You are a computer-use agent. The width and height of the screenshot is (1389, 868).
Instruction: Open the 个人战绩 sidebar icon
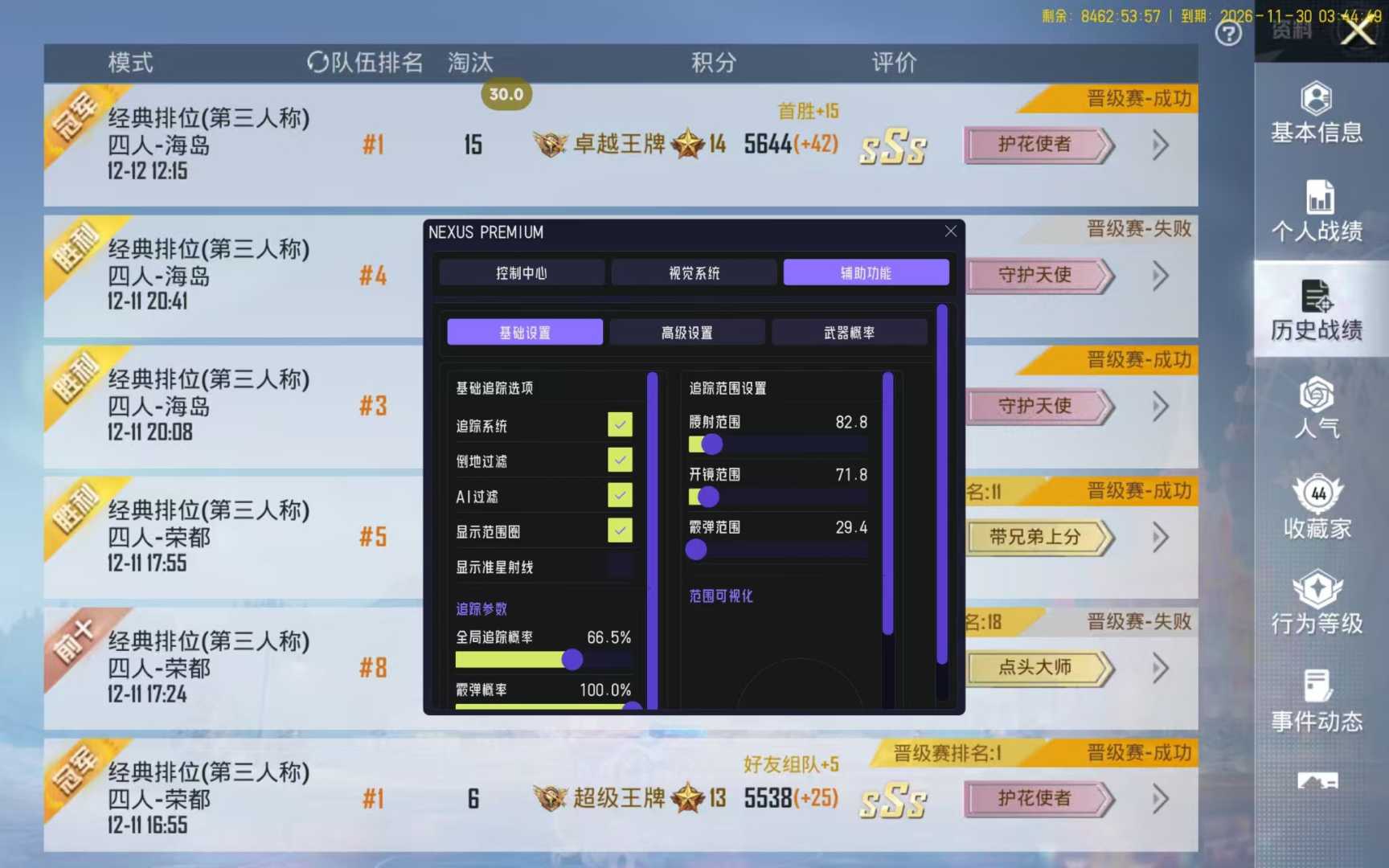[1316, 211]
